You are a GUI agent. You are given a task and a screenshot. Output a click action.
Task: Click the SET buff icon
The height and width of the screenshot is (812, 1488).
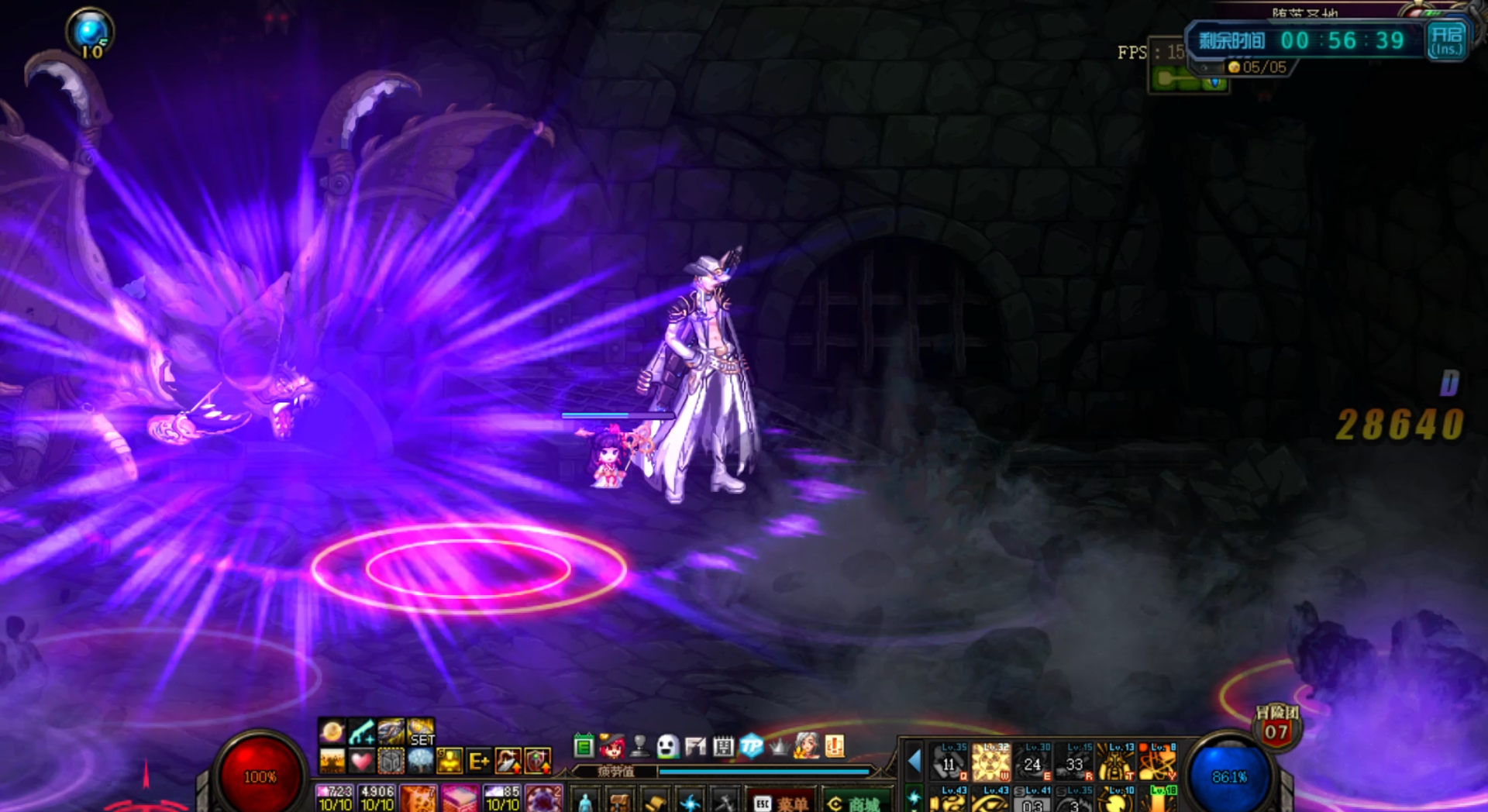click(421, 732)
